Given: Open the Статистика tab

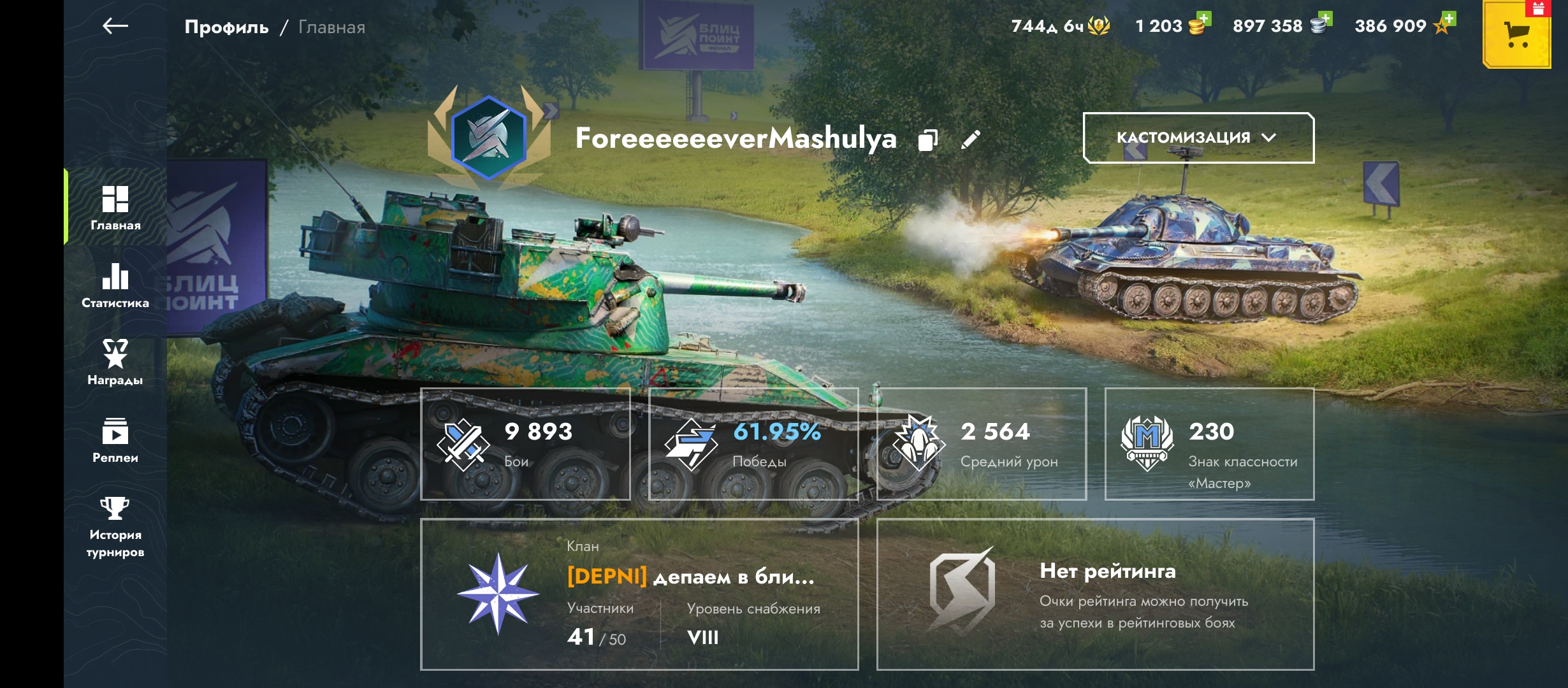Looking at the screenshot, I should tap(115, 286).
